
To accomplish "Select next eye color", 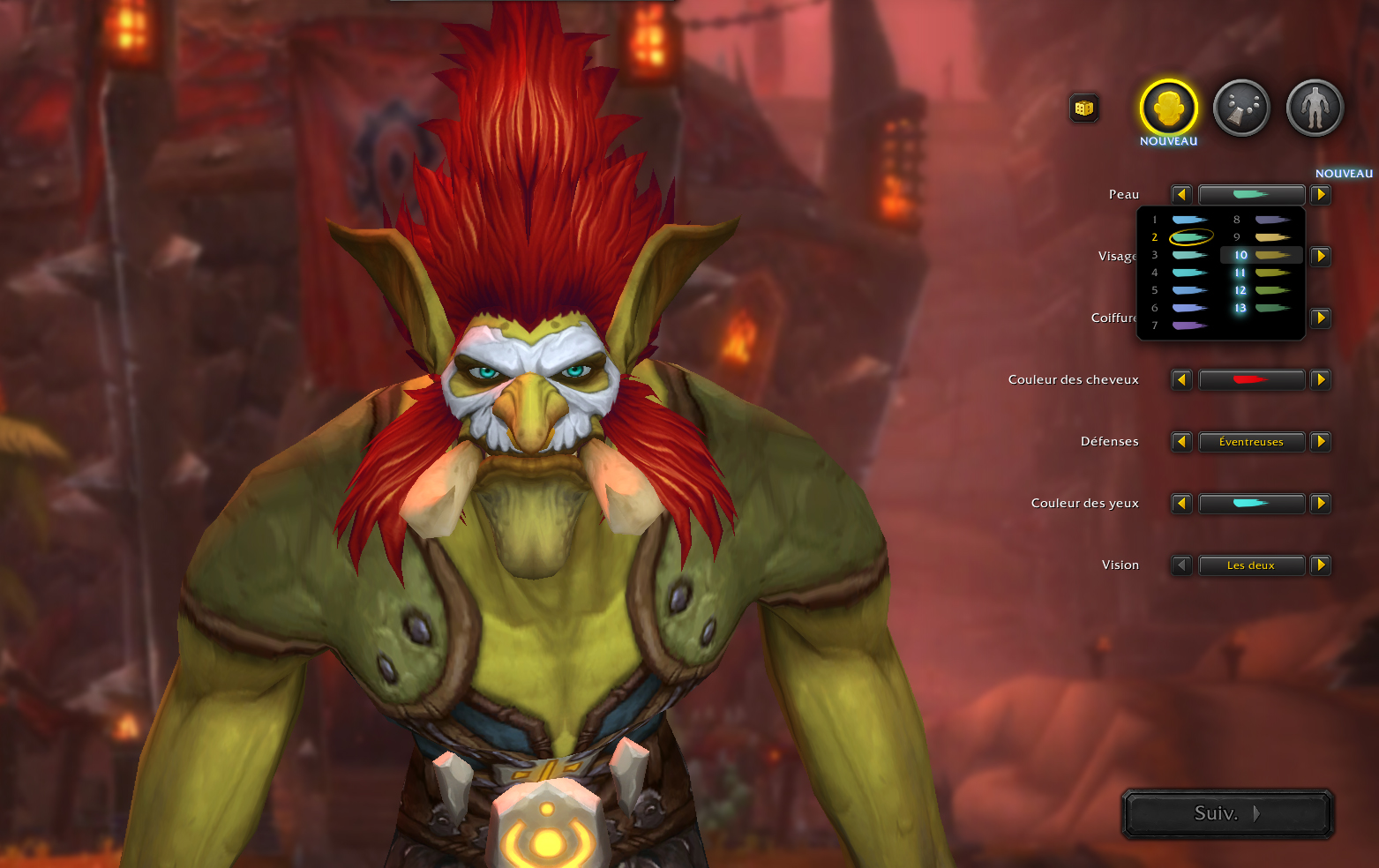I will (x=1321, y=504).
